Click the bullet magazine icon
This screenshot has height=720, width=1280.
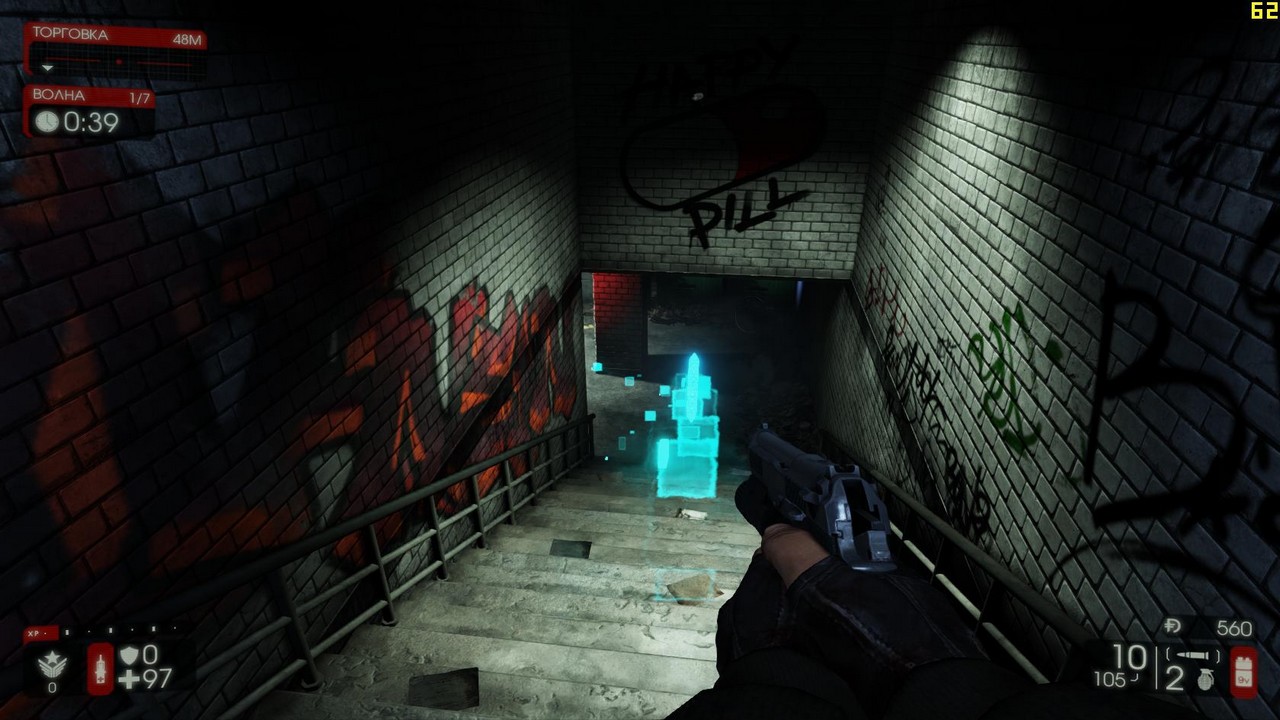(x=1192, y=655)
